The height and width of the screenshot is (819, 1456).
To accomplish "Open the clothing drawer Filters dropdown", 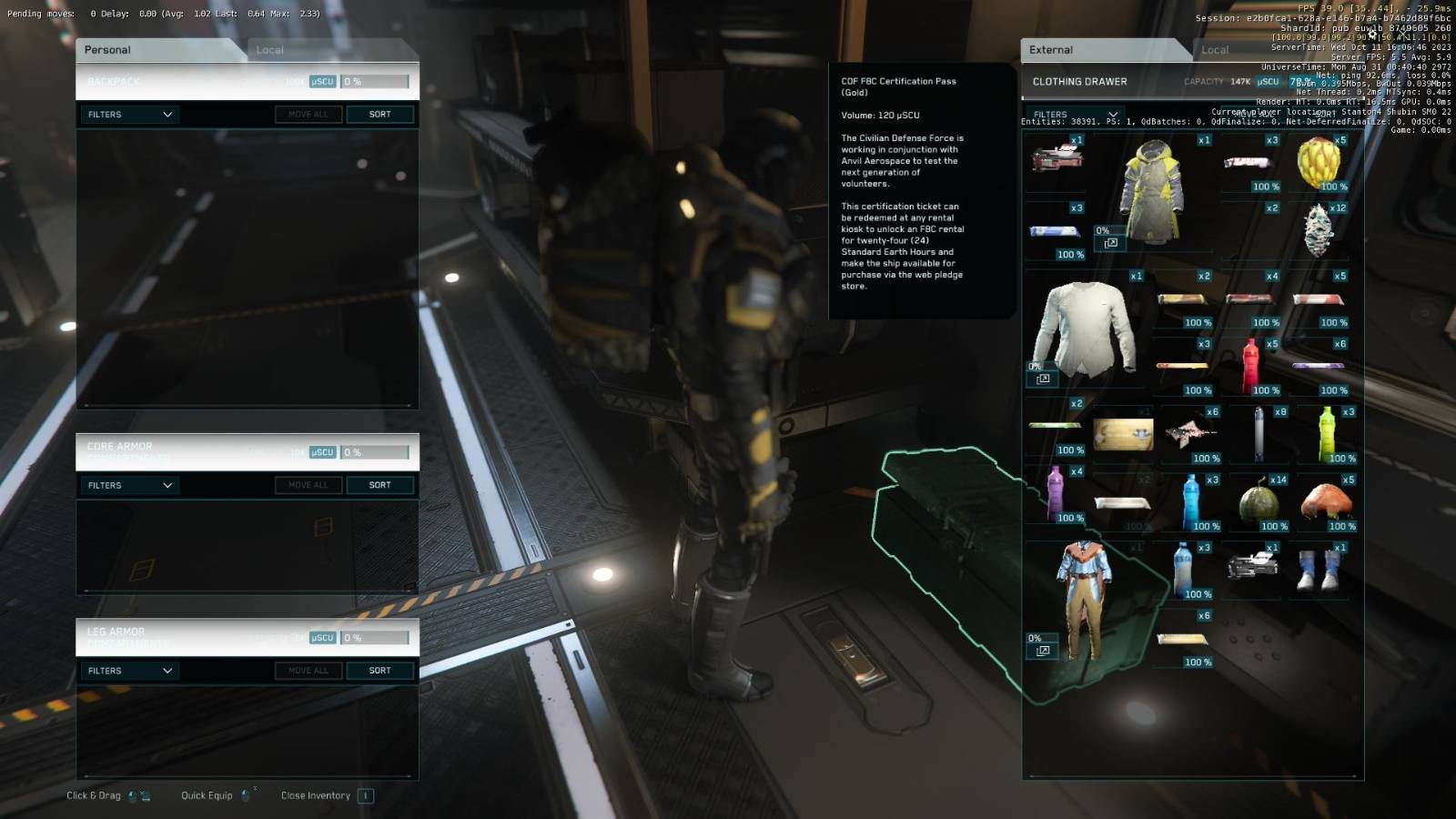I will pyautogui.click(x=1075, y=115).
